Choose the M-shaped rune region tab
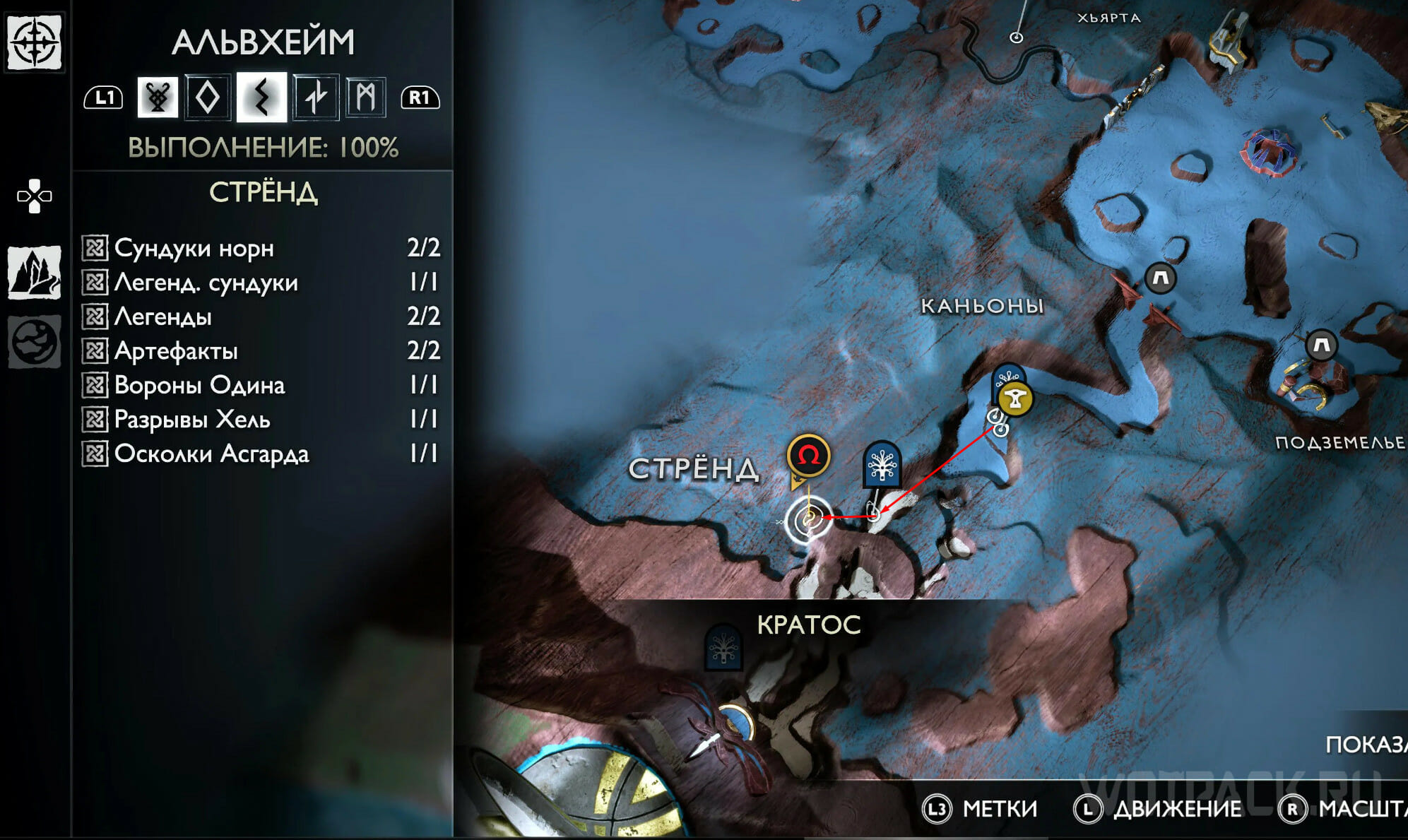 pos(366,97)
